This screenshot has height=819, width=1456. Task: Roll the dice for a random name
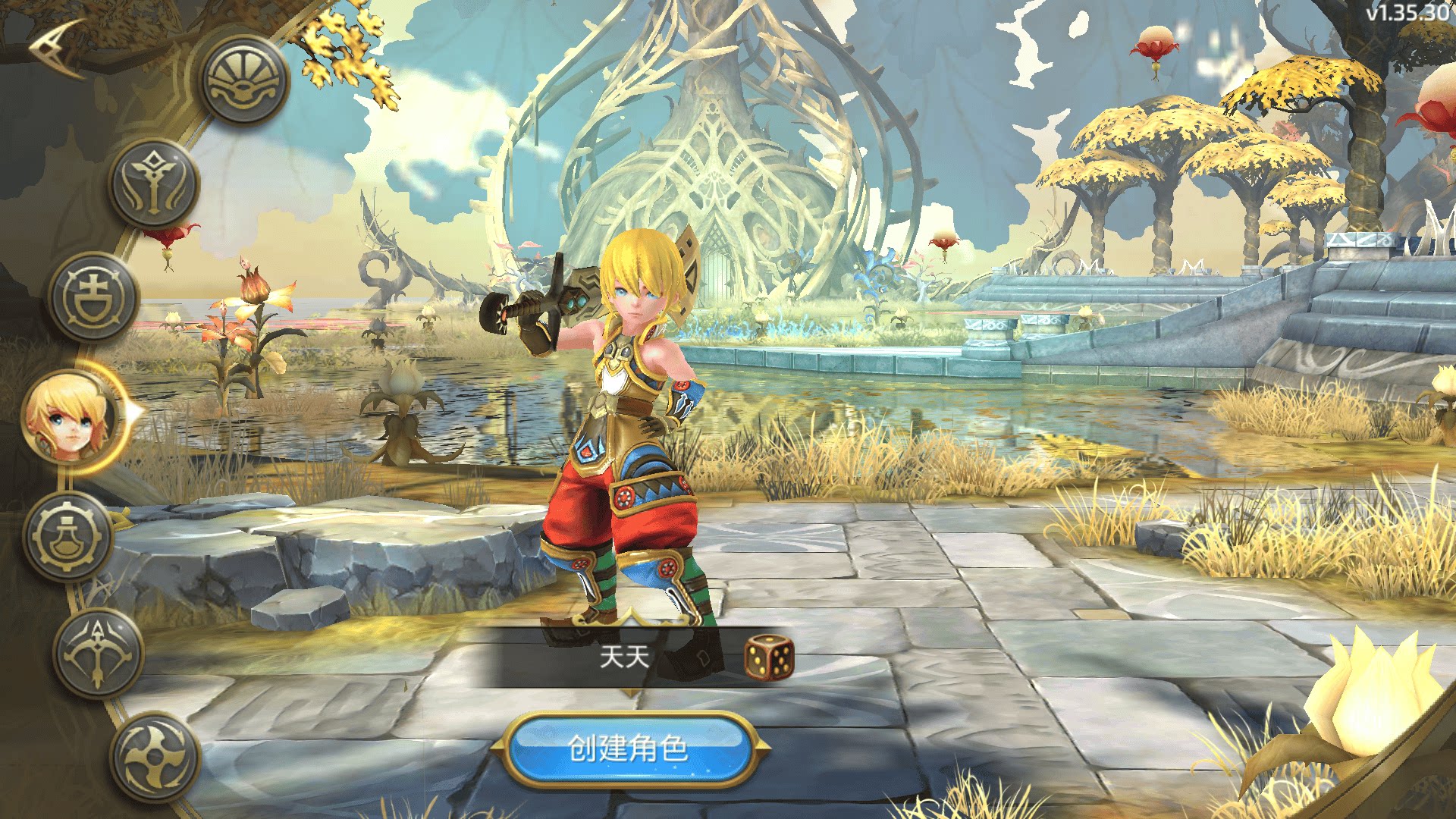pos(769,657)
